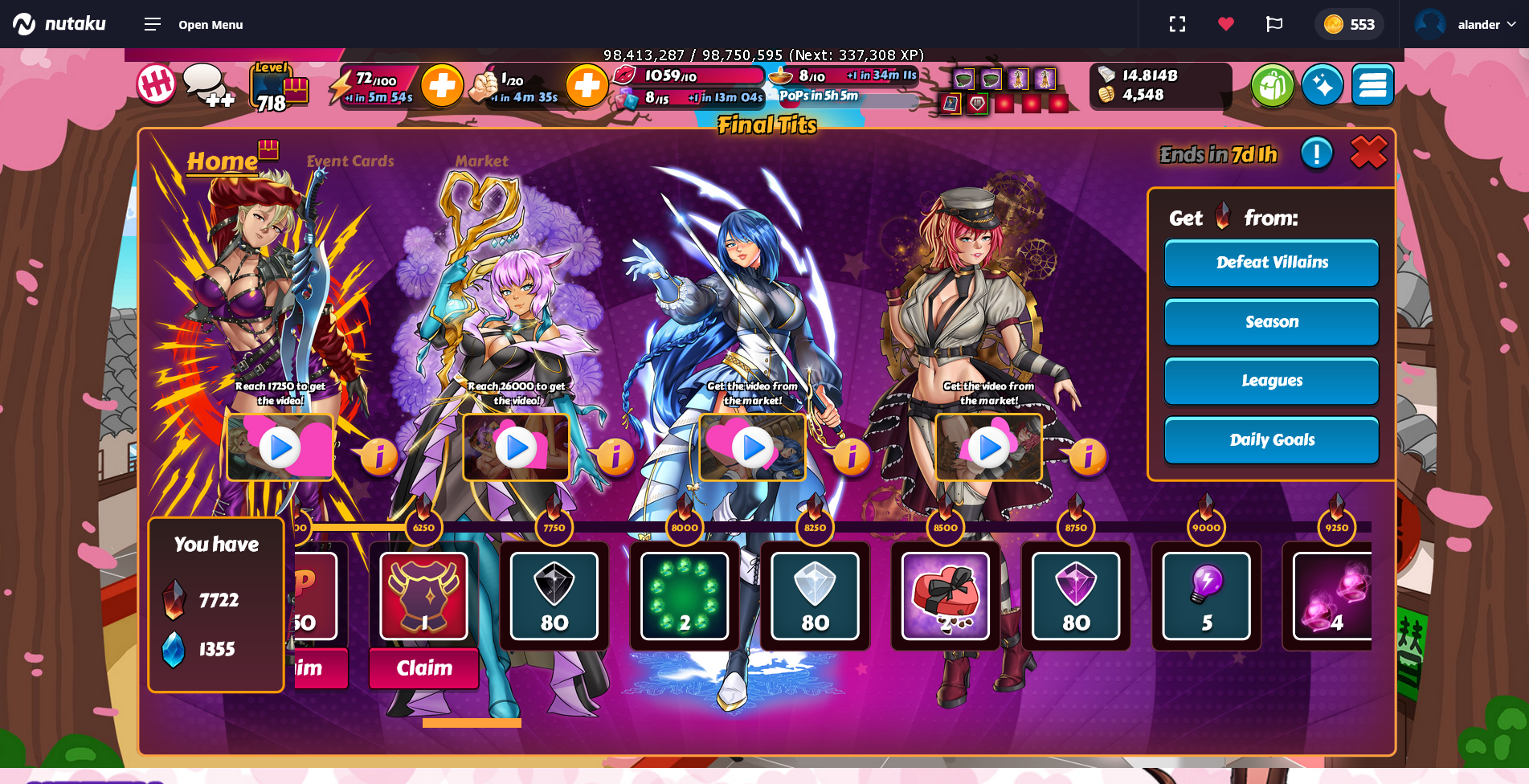The image size is (1529, 784).
Task: Open the Leagues button
Action: (x=1271, y=381)
